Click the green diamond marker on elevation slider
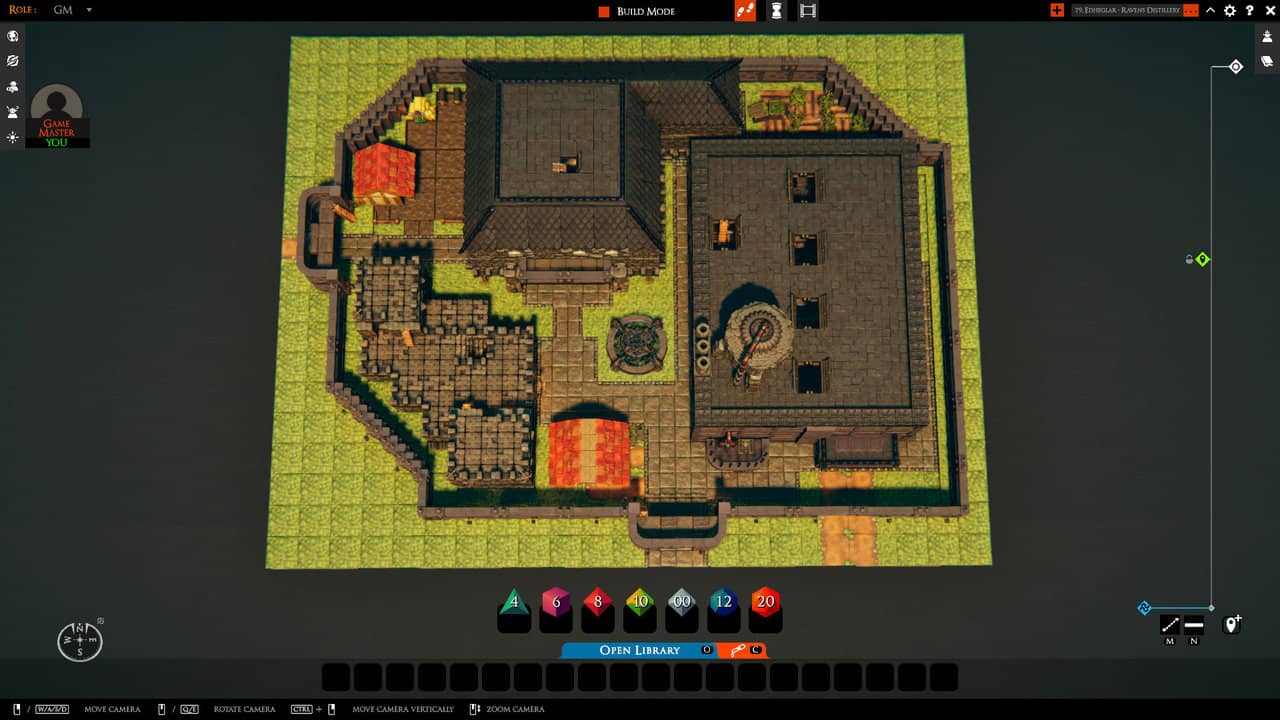The height and width of the screenshot is (720, 1280). [1200, 259]
